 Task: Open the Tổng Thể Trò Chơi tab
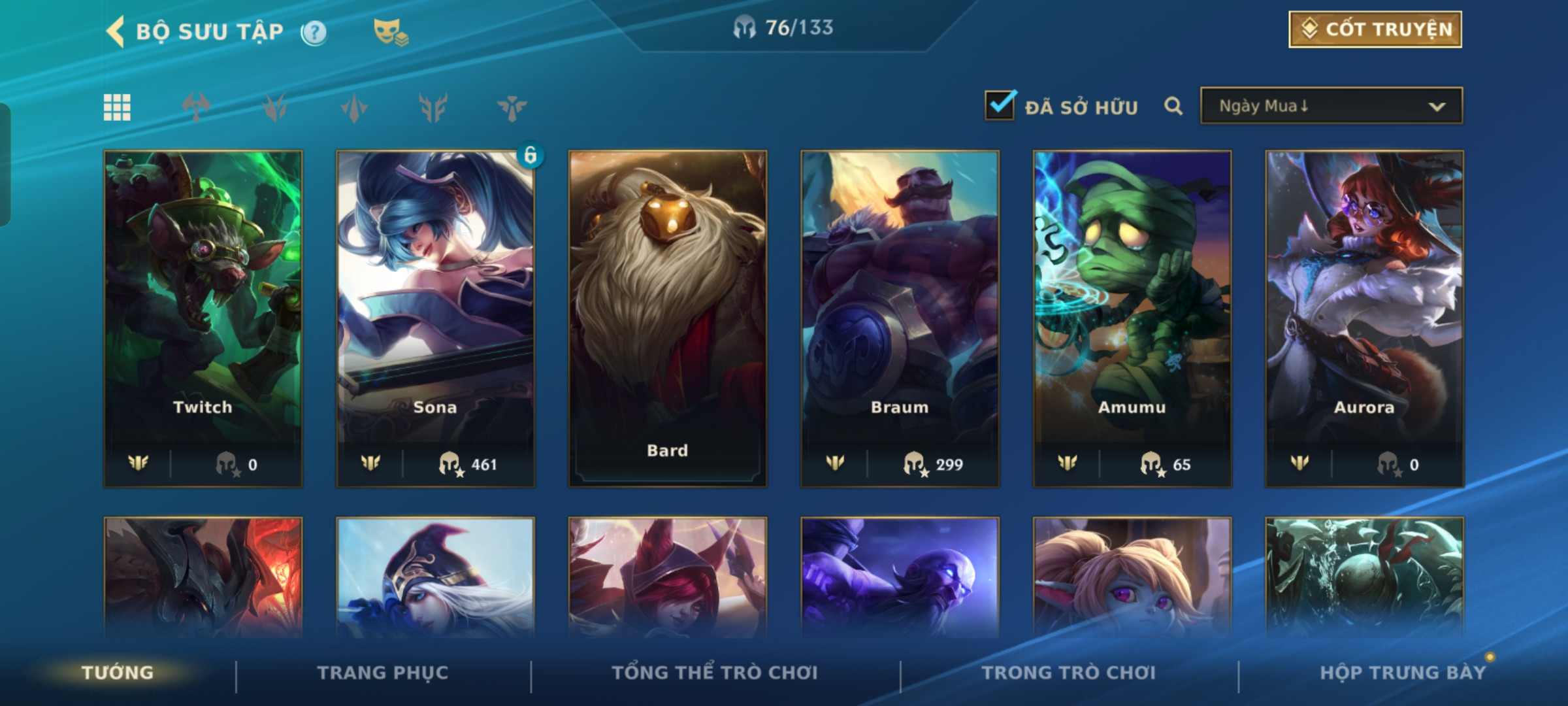click(715, 673)
